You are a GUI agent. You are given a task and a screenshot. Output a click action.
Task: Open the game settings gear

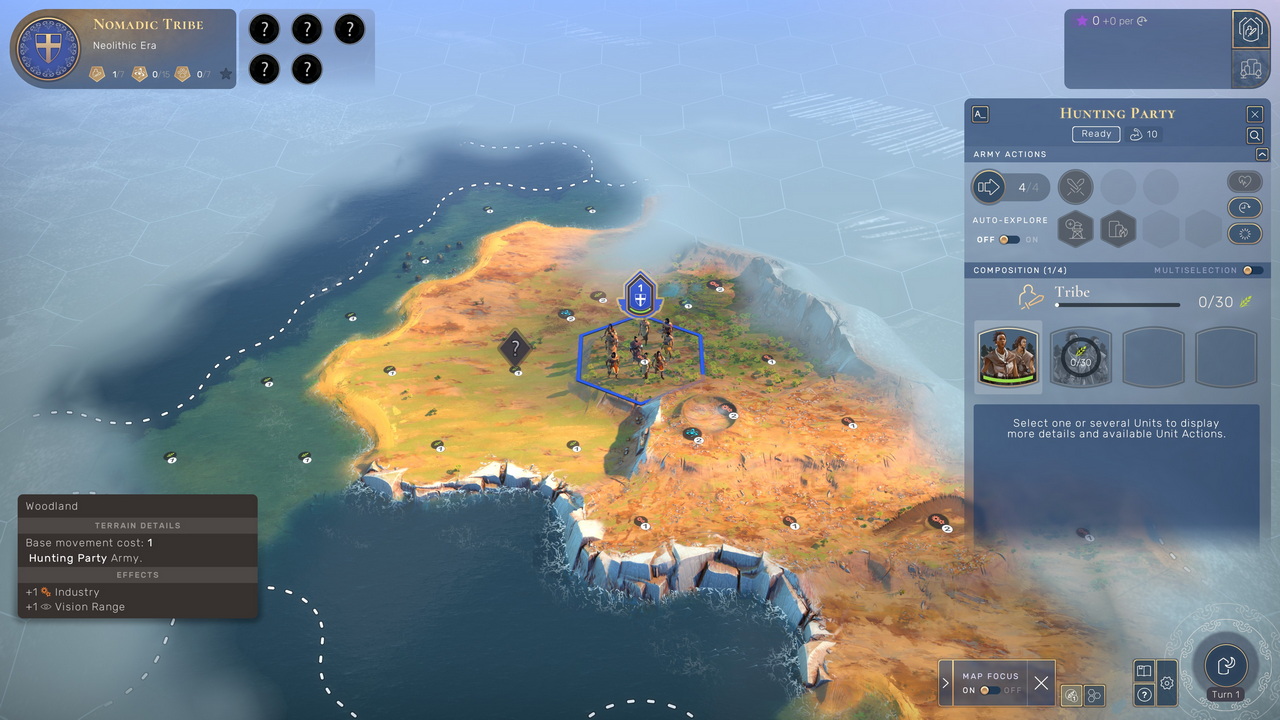click(x=1166, y=684)
